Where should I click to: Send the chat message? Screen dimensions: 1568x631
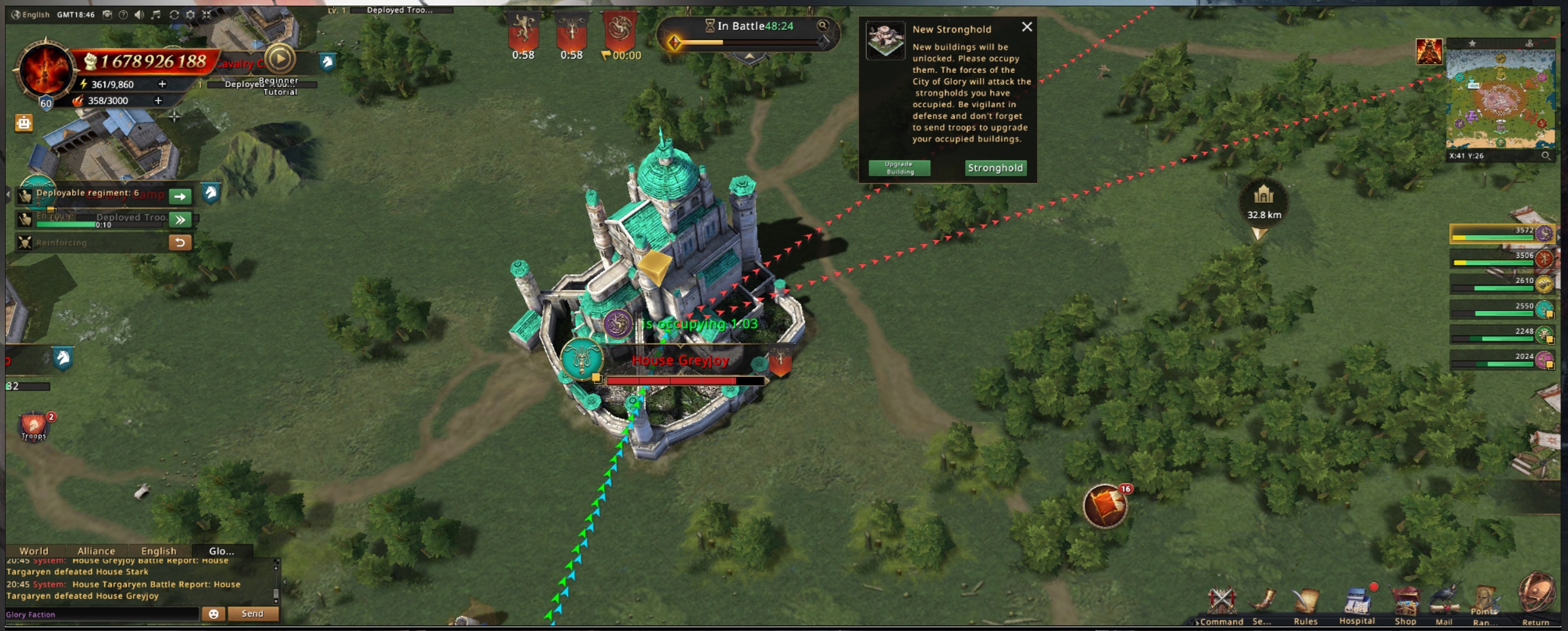pyautogui.click(x=252, y=614)
